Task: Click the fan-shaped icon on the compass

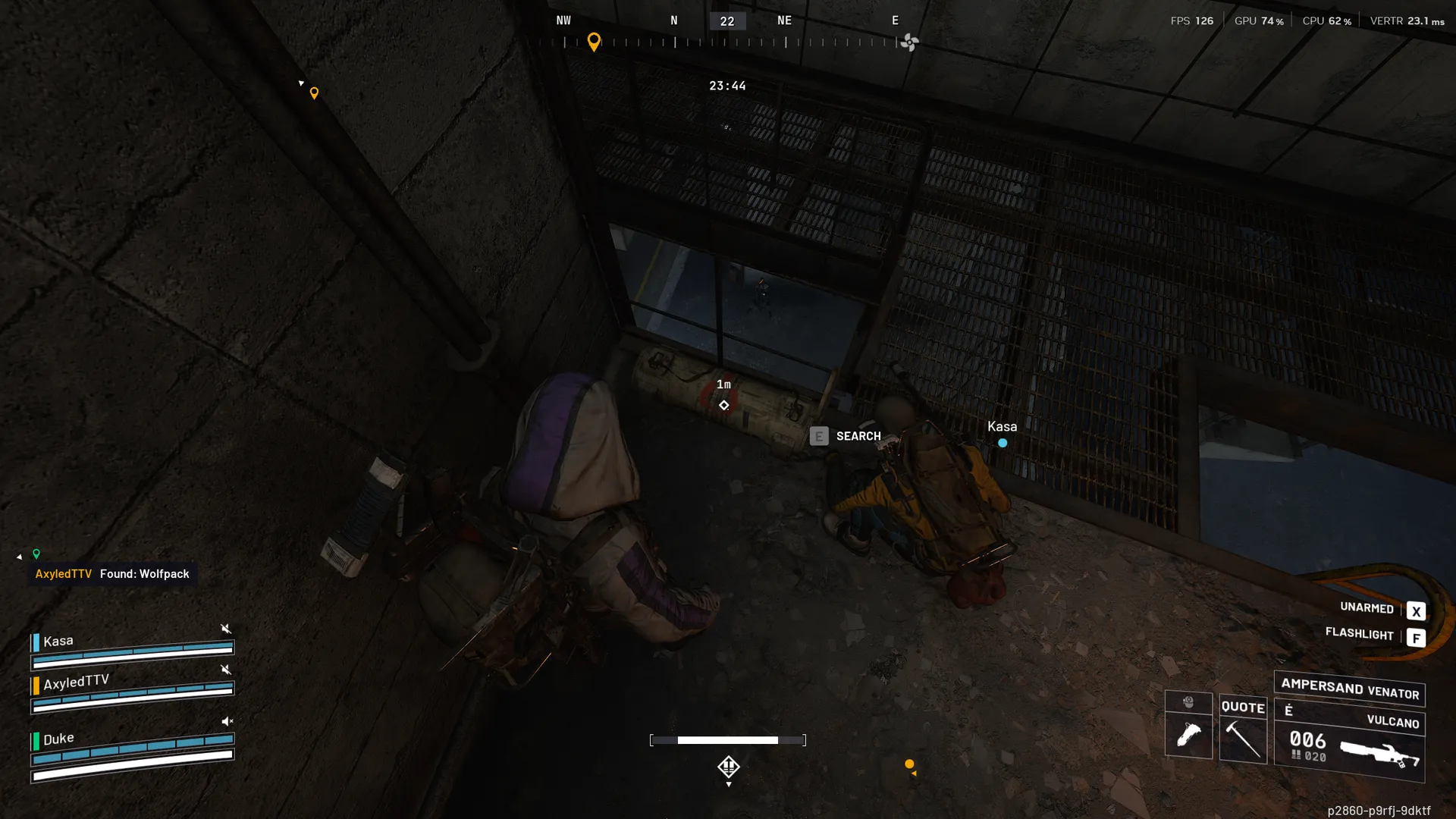Action: [x=909, y=42]
